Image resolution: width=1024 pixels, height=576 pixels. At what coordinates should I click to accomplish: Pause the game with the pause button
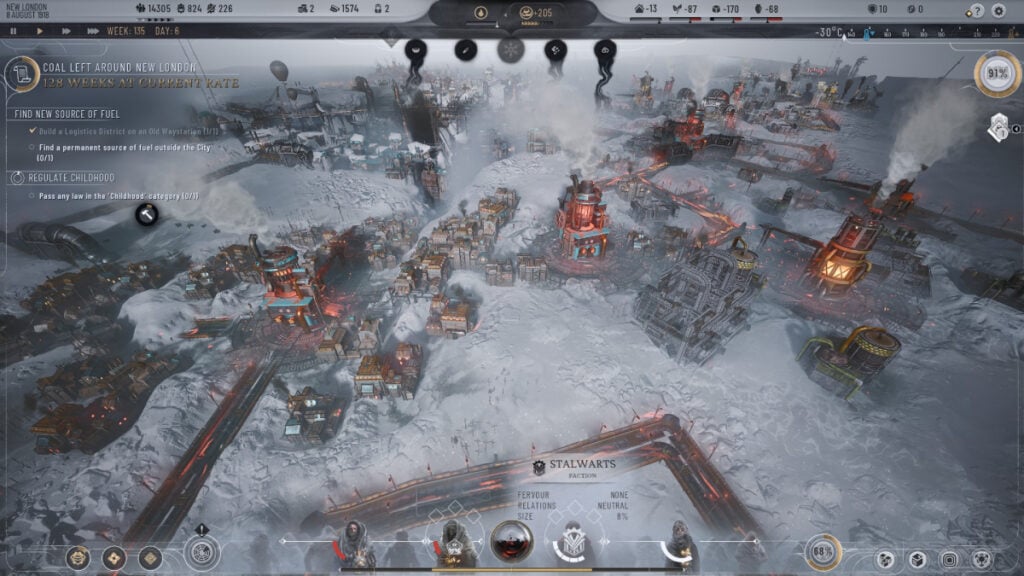click(x=13, y=31)
